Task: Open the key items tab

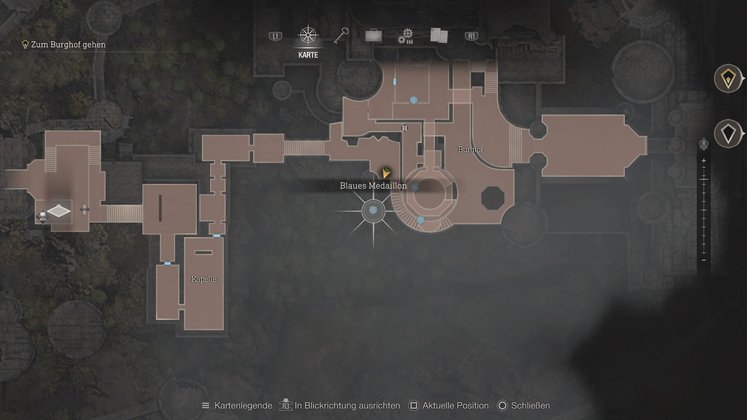Action: pyautogui.click(x=342, y=36)
